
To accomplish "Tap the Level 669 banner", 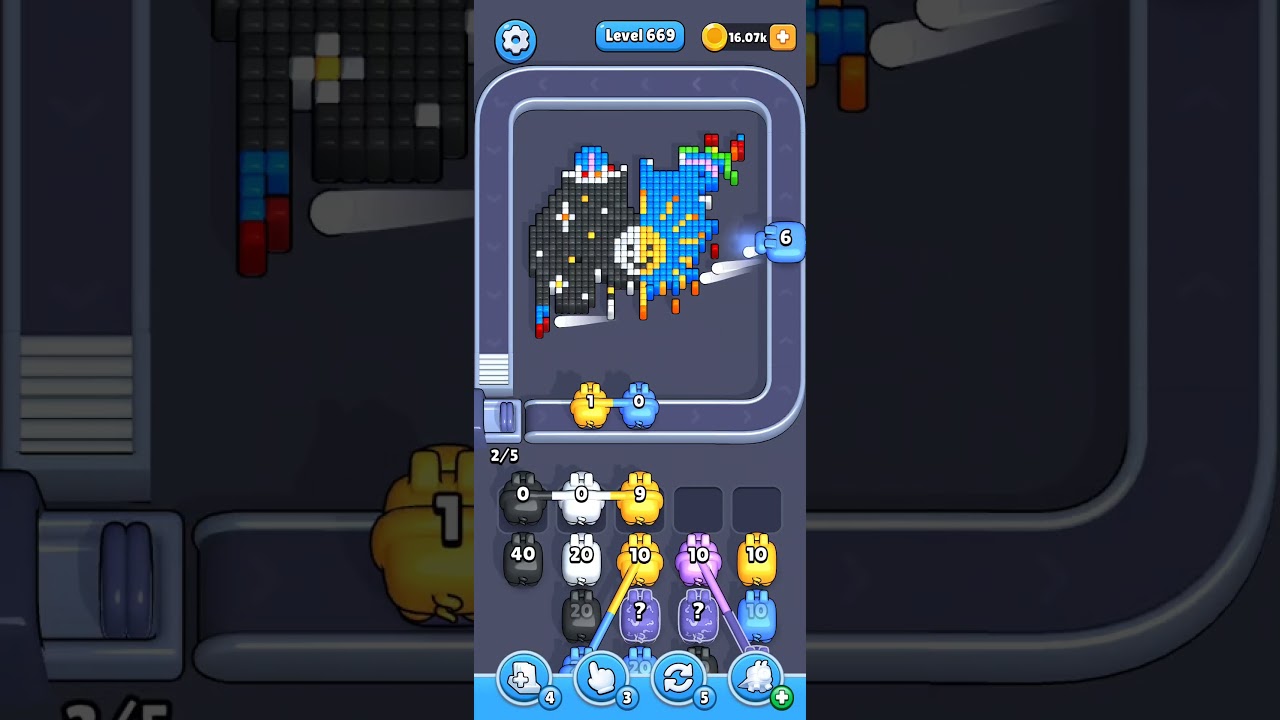I will (640, 35).
